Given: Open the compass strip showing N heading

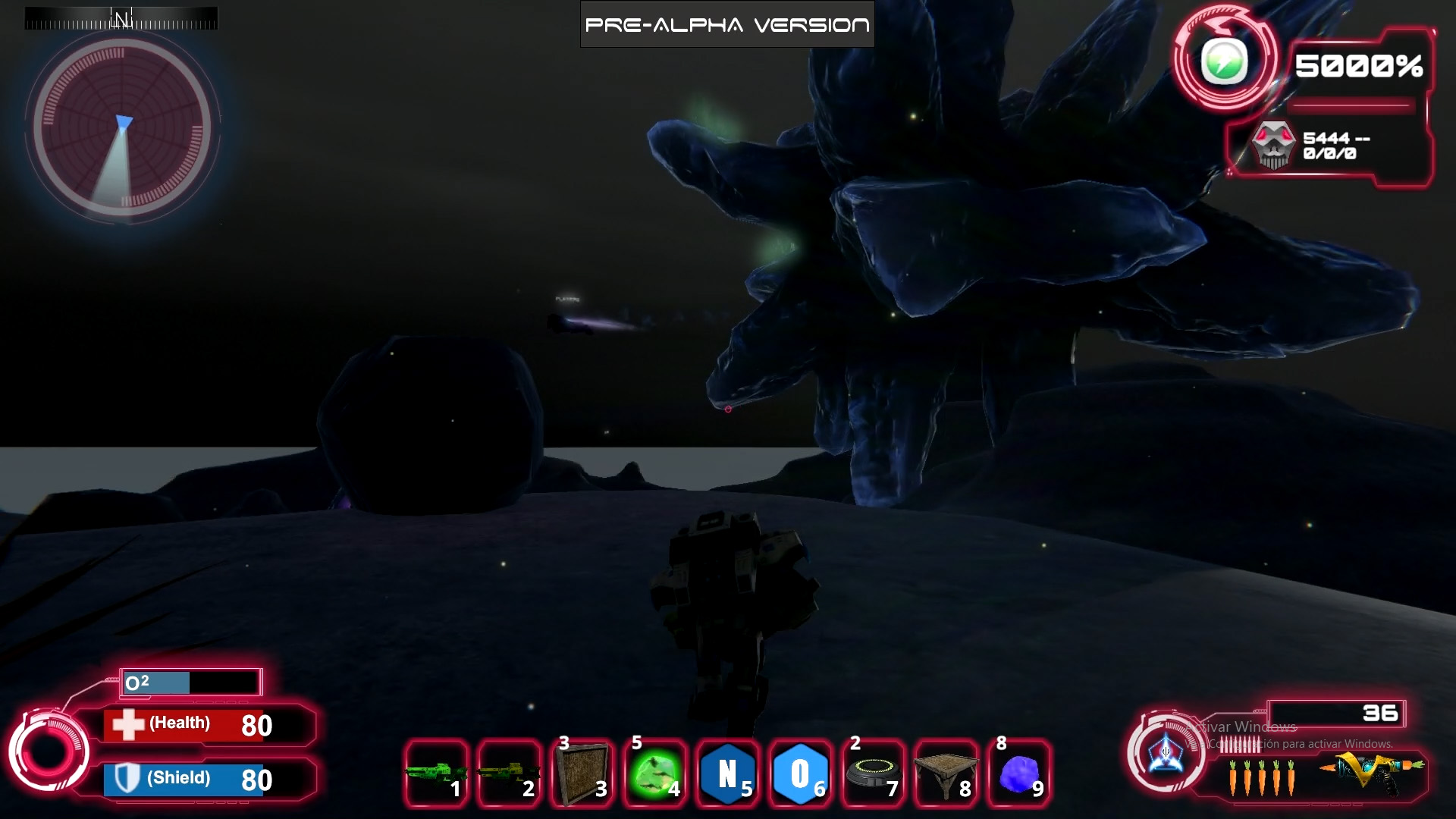Looking at the screenshot, I should (x=121, y=17).
